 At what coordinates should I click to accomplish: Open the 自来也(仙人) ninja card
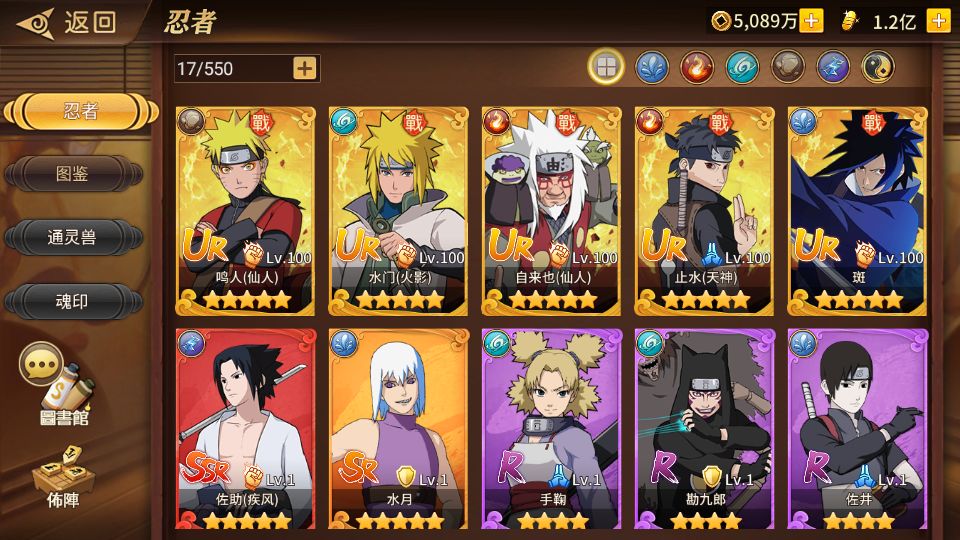(x=552, y=210)
